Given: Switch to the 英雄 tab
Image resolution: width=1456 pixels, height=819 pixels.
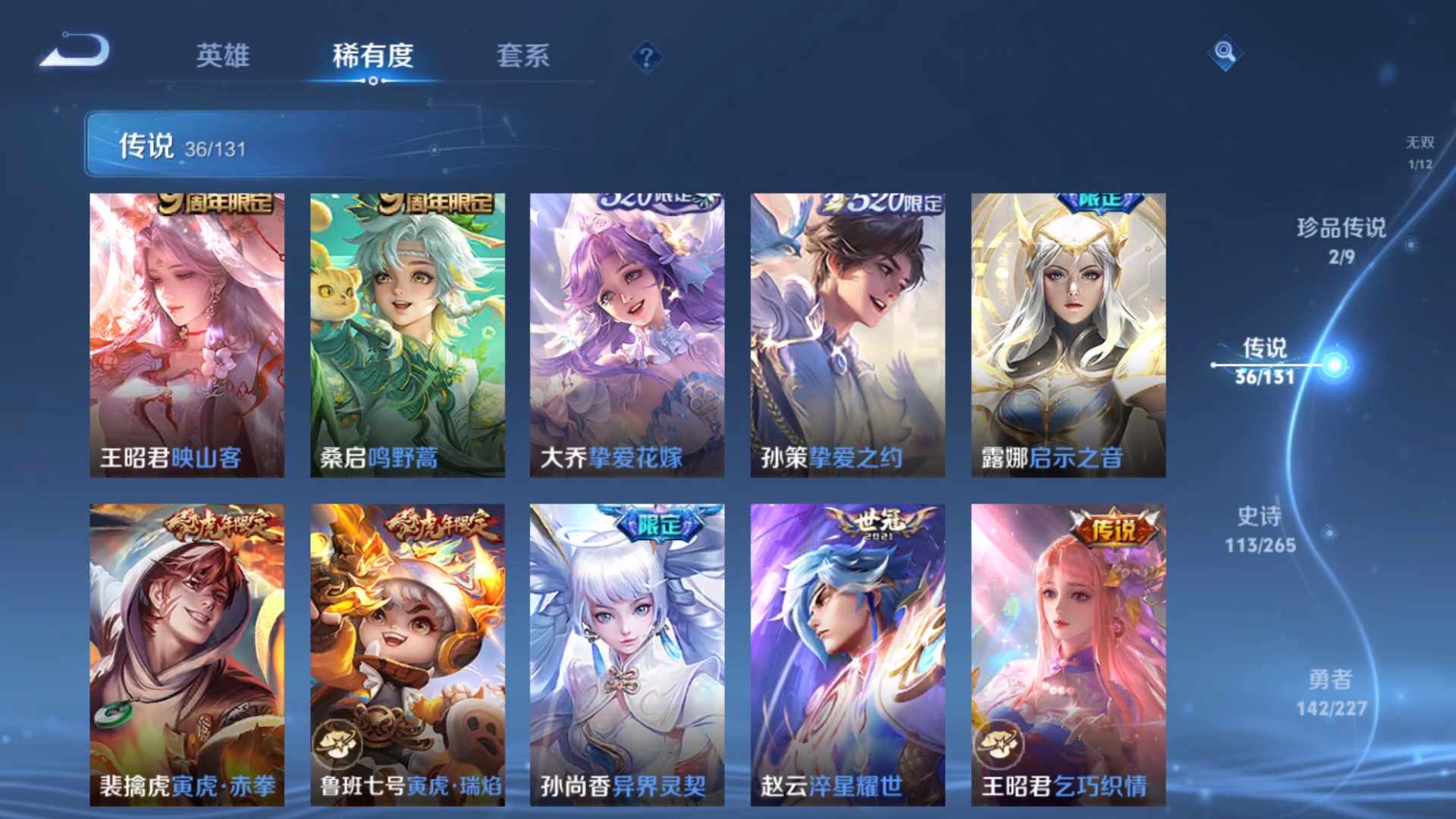Looking at the screenshot, I should click(x=222, y=55).
